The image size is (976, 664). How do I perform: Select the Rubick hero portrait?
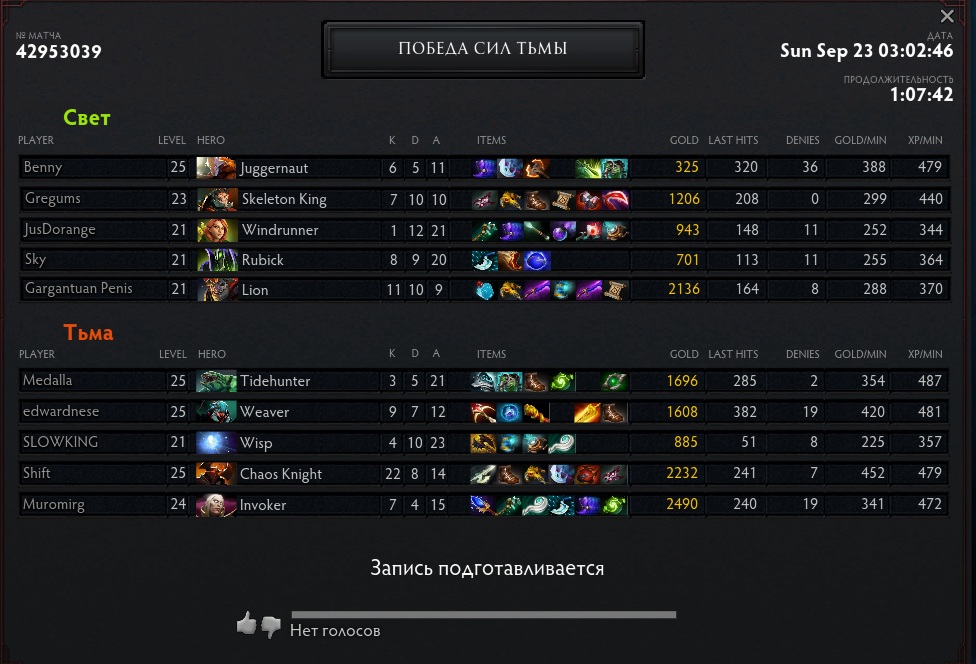pyautogui.click(x=215, y=260)
